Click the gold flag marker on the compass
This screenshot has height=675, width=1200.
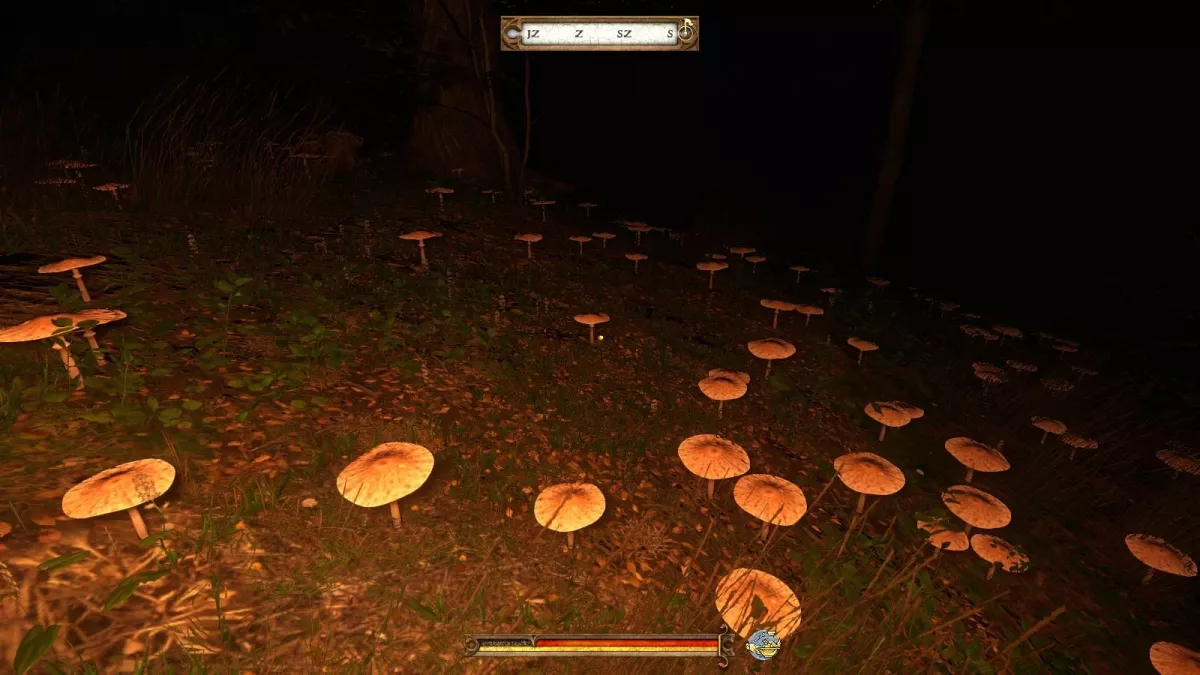tap(687, 23)
